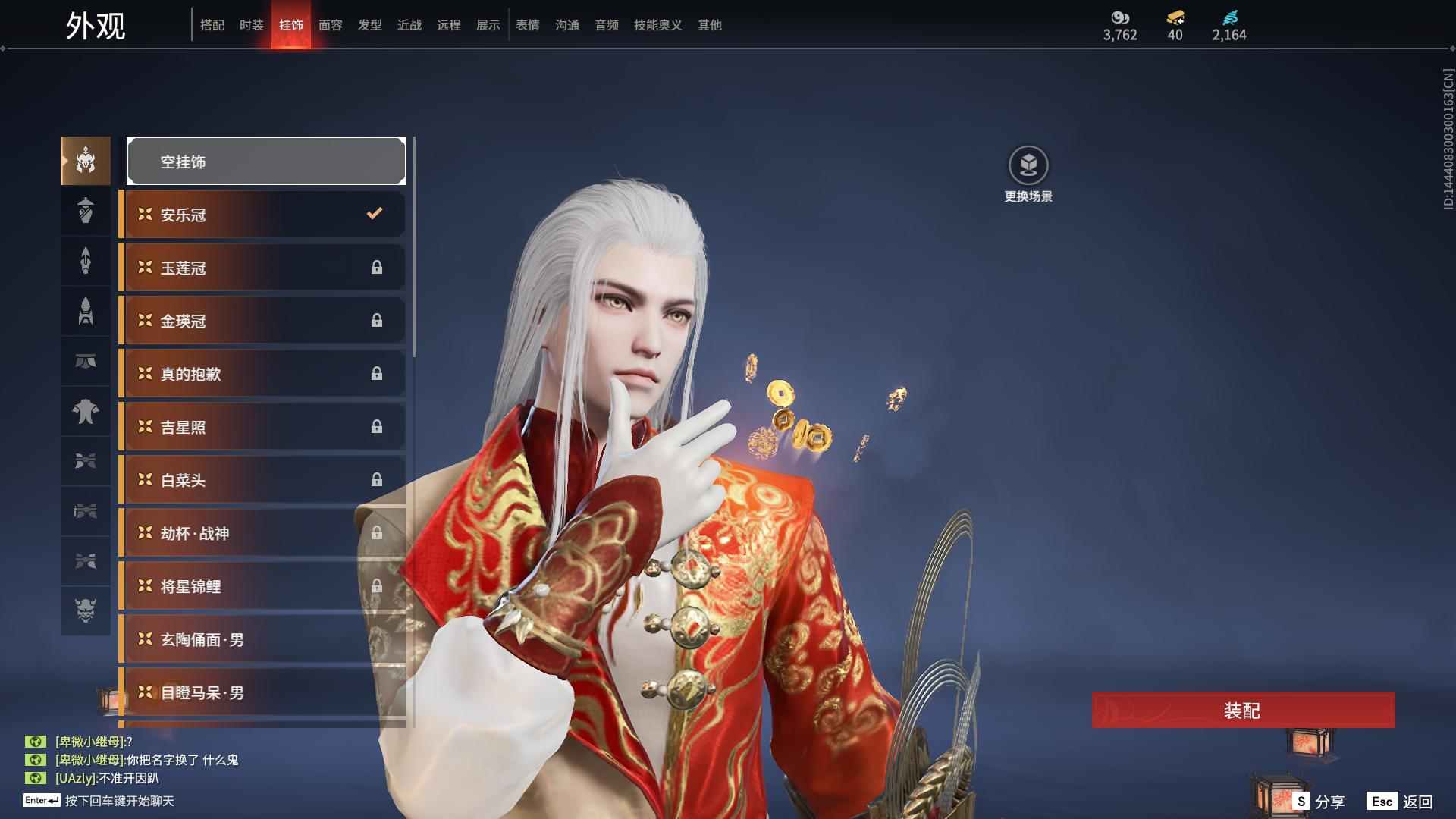Open the mask category via demon face icon
1456x819 pixels.
point(86,610)
